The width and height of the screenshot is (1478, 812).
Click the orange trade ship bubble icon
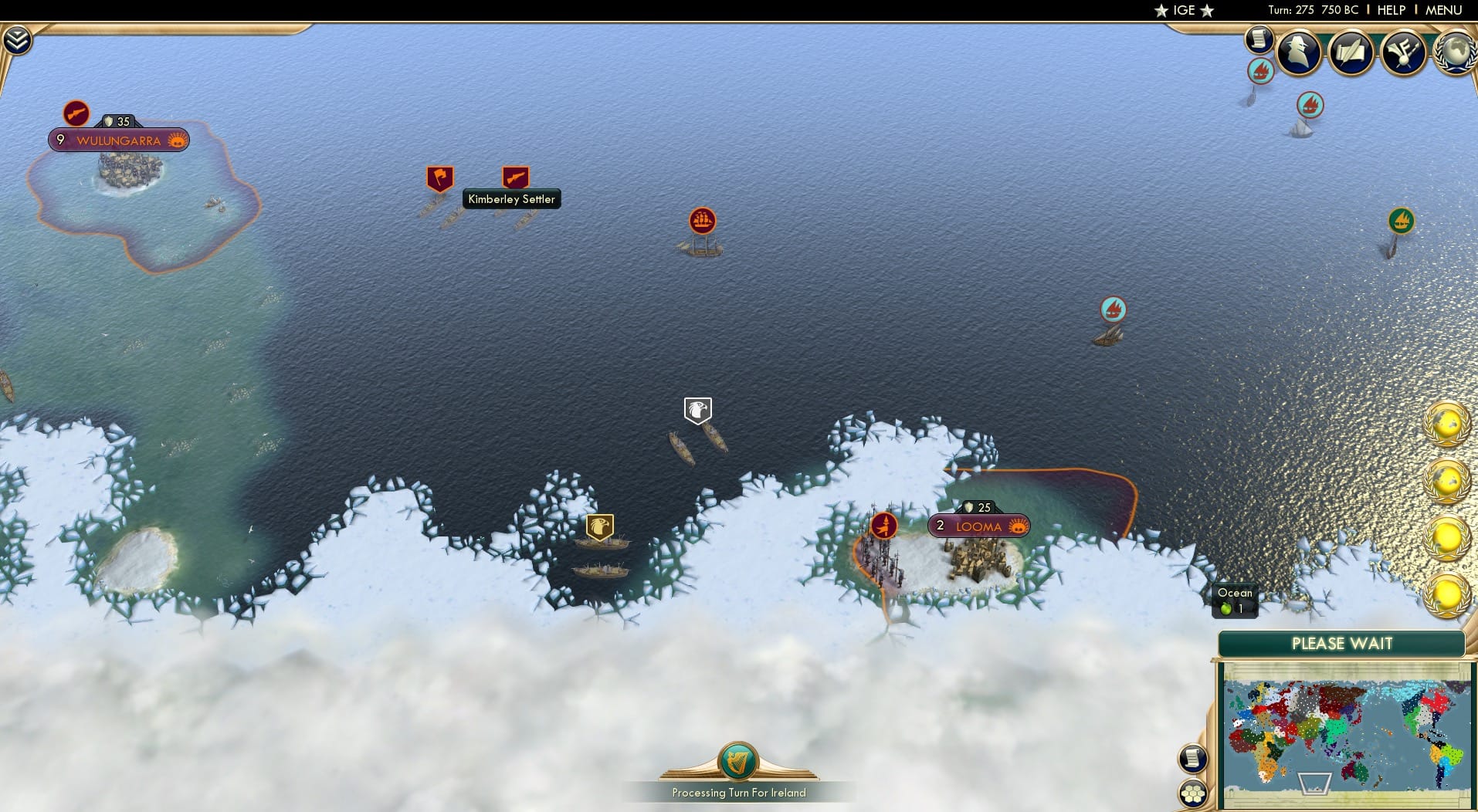pyautogui.click(x=701, y=221)
